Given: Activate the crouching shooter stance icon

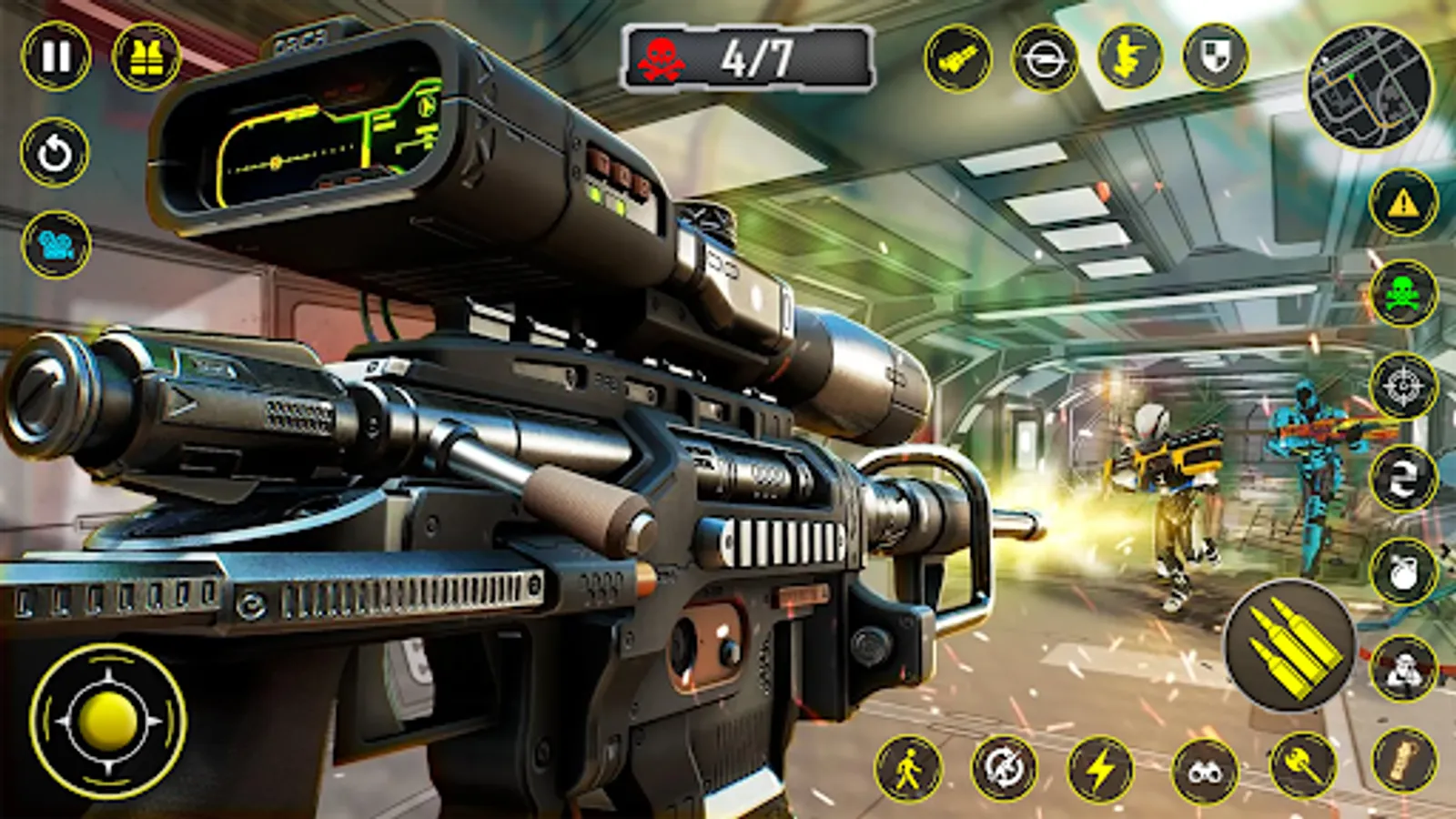Looking at the screenshot, I should (1129, 56).
